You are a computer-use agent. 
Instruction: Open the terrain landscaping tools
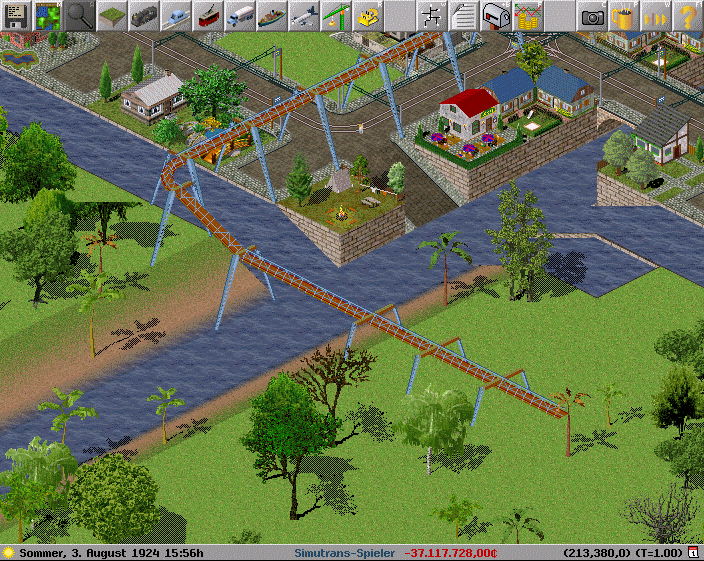[112, 15]
